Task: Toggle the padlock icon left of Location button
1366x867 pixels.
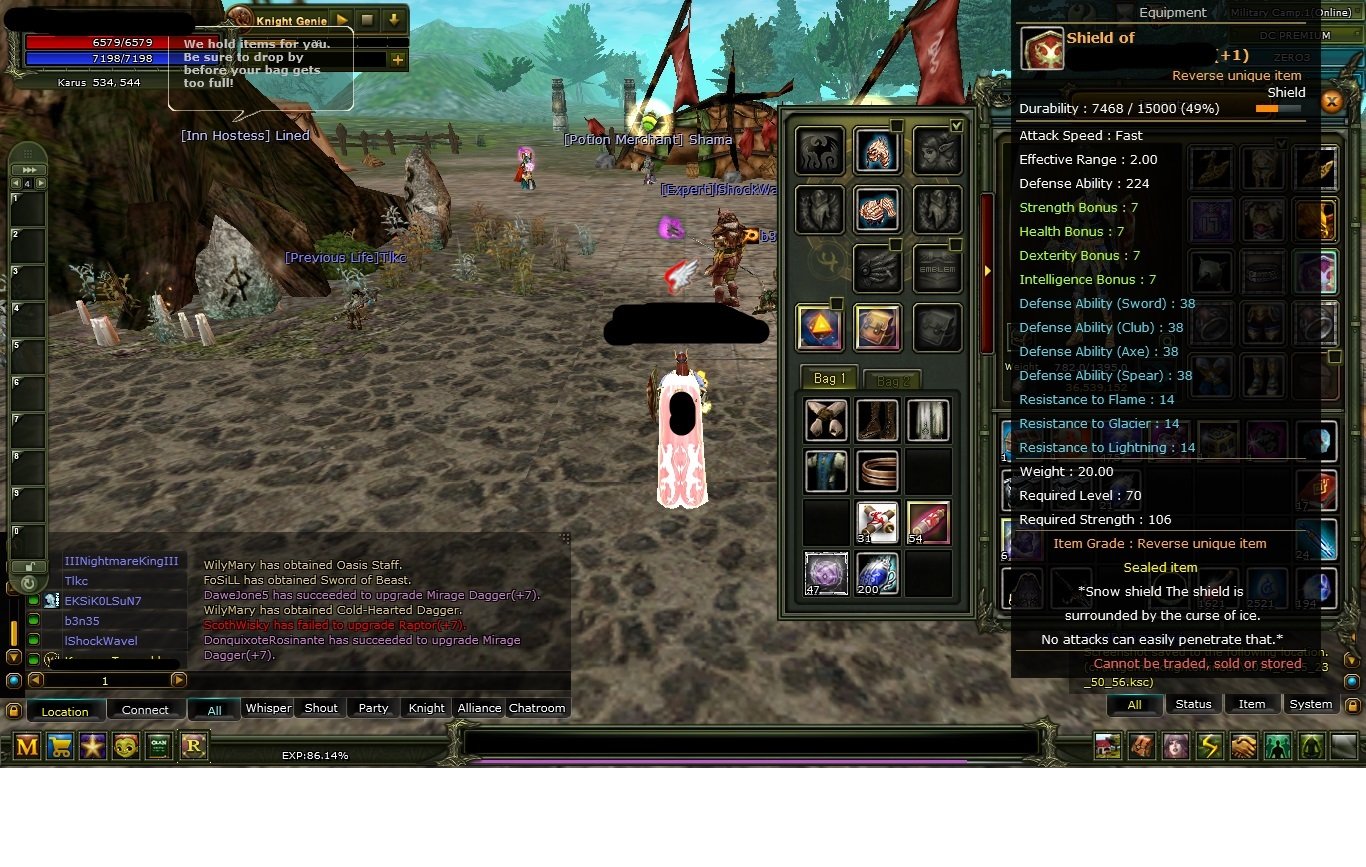Action: (15, 708)
